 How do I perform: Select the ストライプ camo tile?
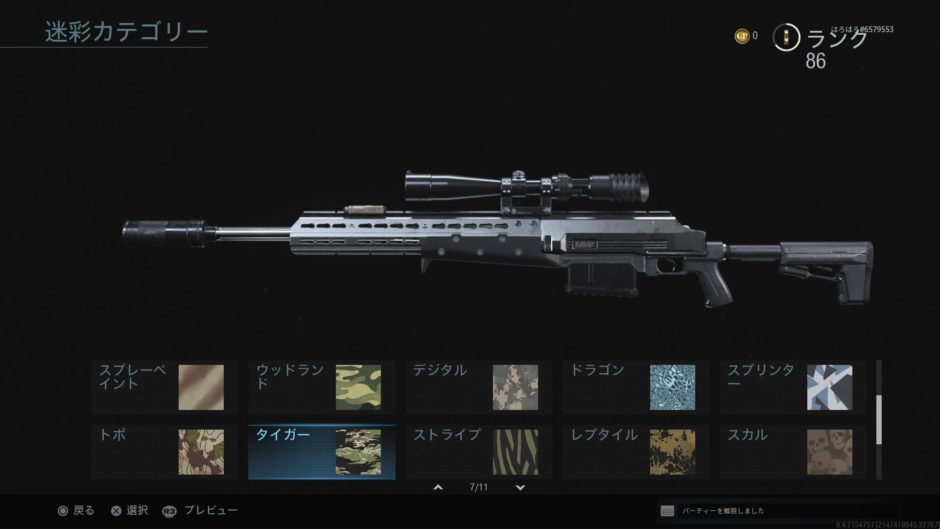pos(479,452)
